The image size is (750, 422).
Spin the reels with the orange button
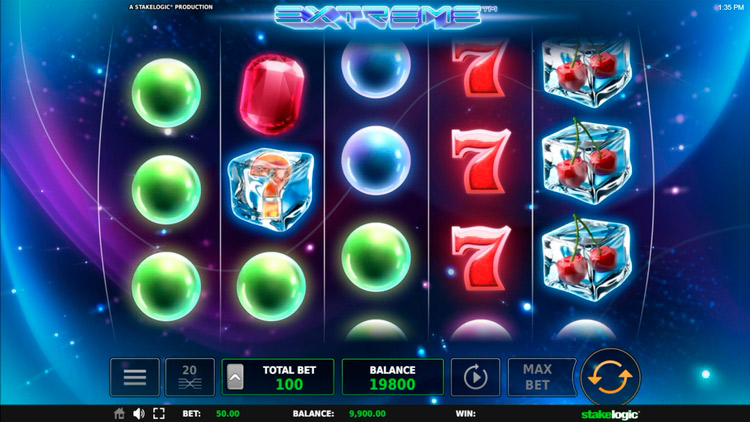(610, 377)
